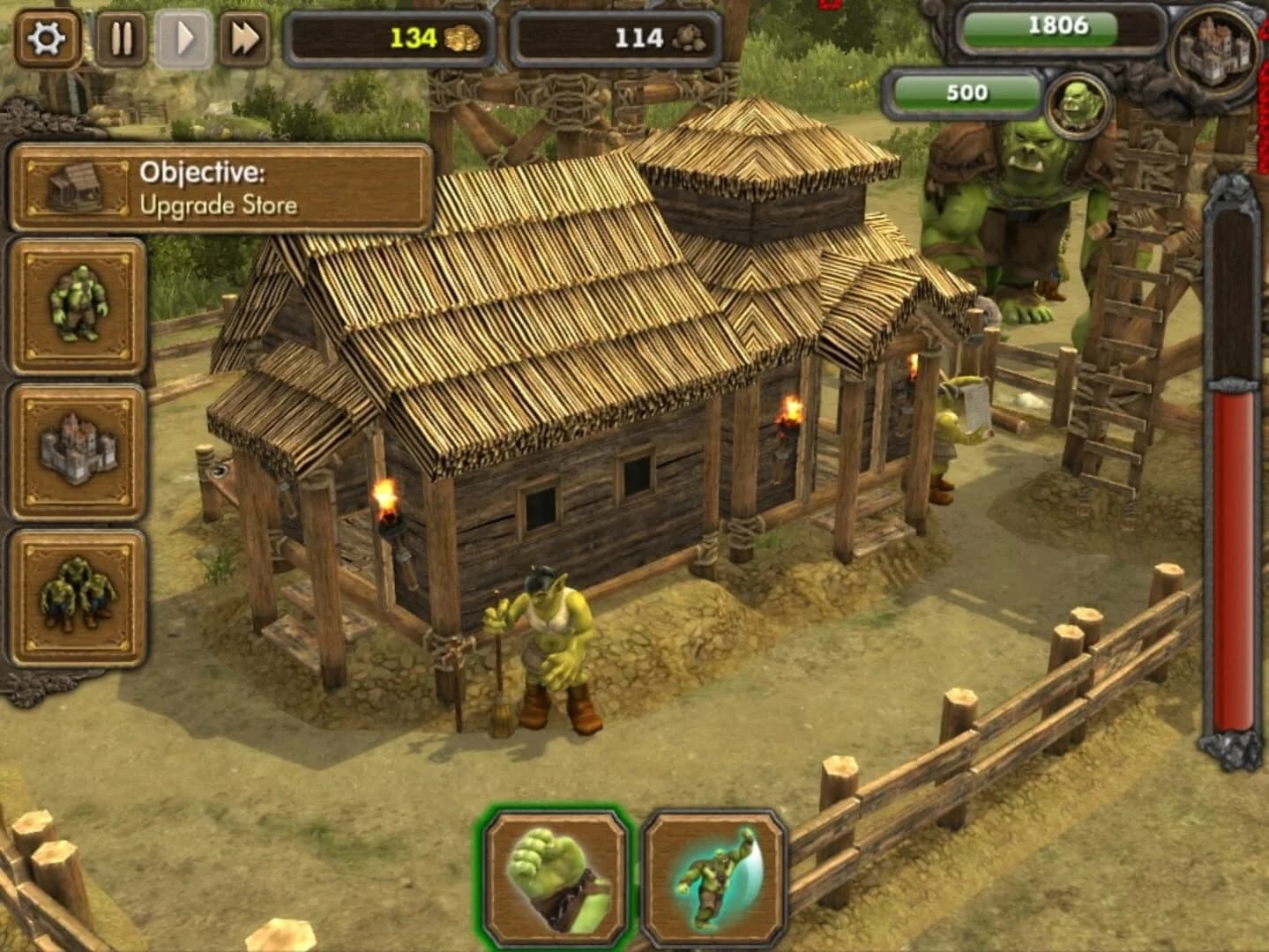Open the castle building icon in sidebar
The width and height of the screenshot is (1269, 952).
77,450
